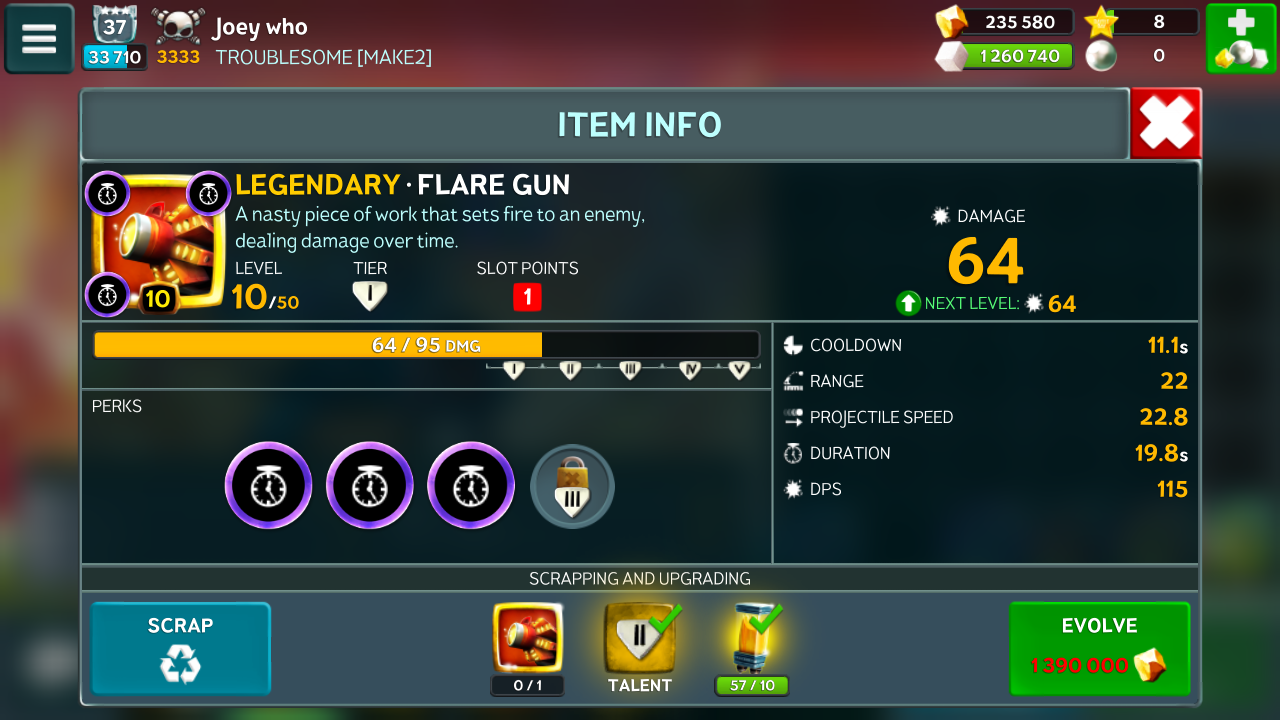The height and width of the screenshot is (720, 1280).
Task: Close the Item Info panel
Action: (x=1165, y=124)
